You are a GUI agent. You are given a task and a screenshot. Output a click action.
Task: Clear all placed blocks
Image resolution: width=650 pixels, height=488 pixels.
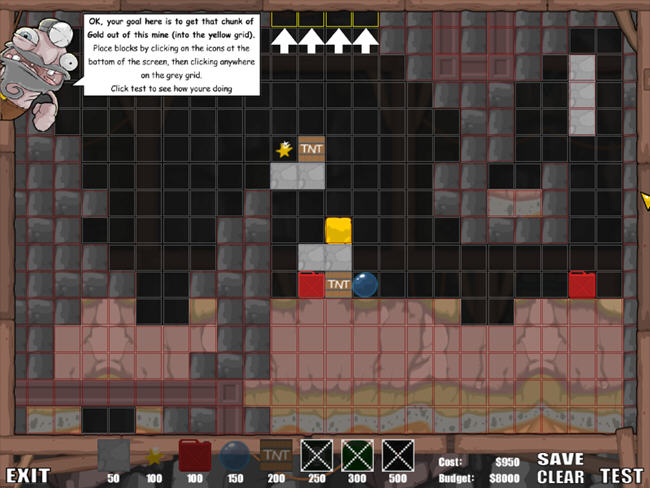click(x=560, y=476)
